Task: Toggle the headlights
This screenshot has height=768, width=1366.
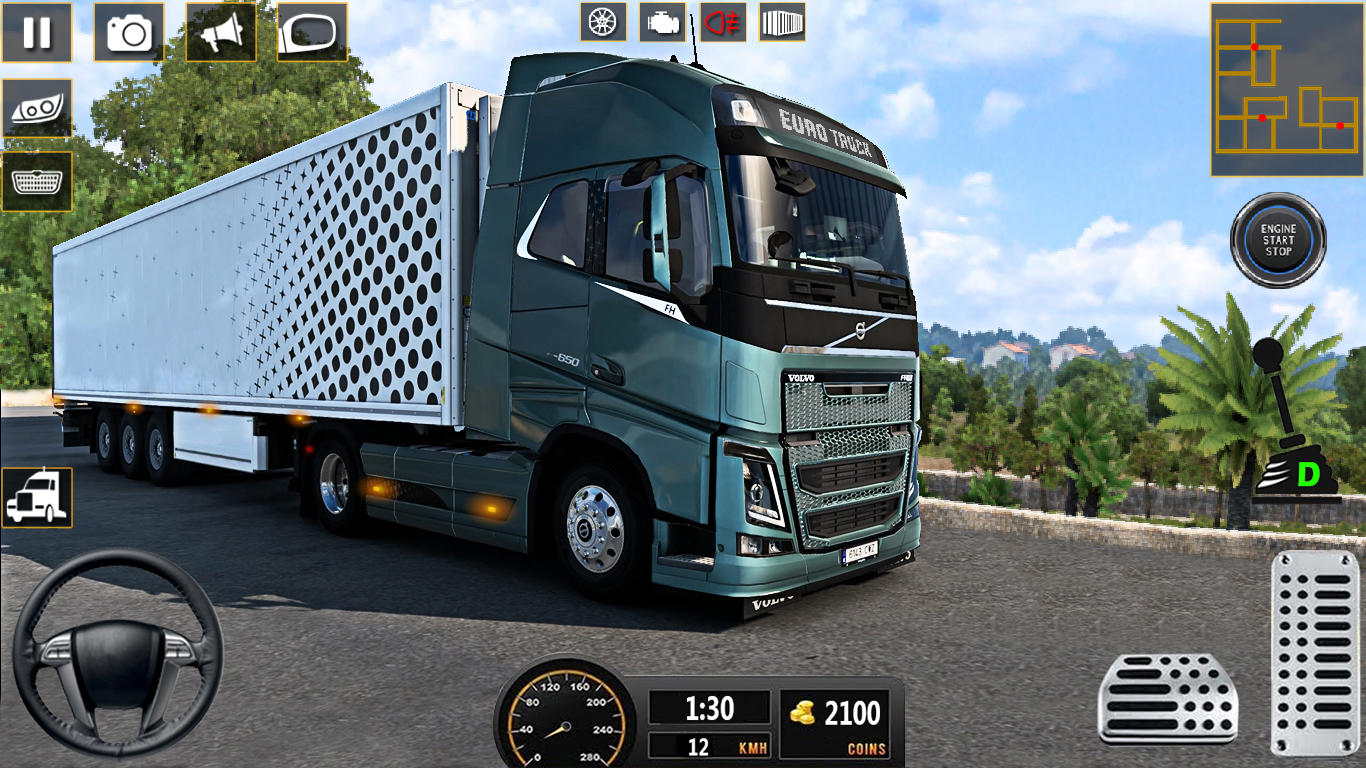Action: 38,110
